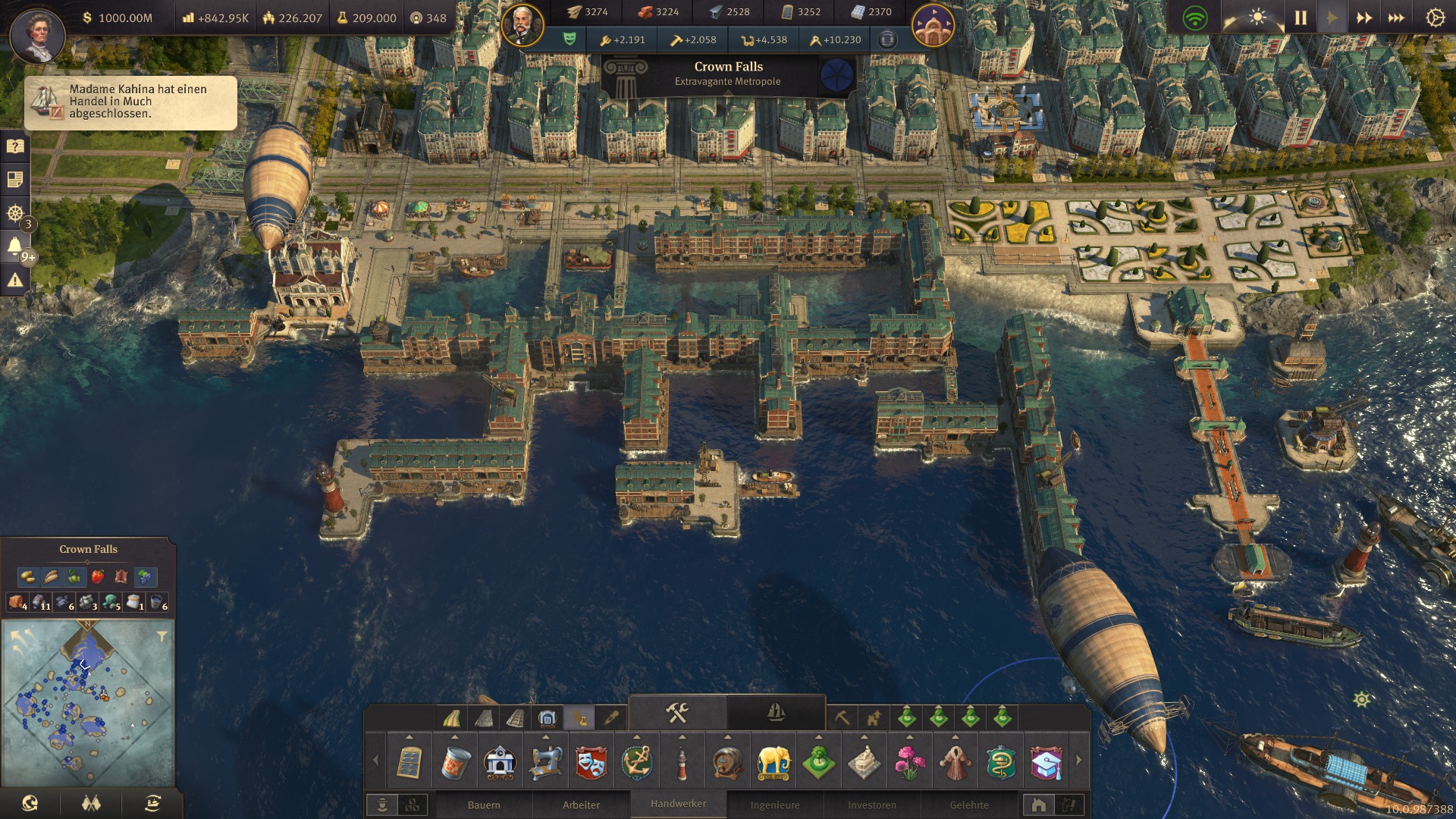Open the minimap filter funnel
Viewport: 1456px width, 819px height.
(x=162, y=636)
